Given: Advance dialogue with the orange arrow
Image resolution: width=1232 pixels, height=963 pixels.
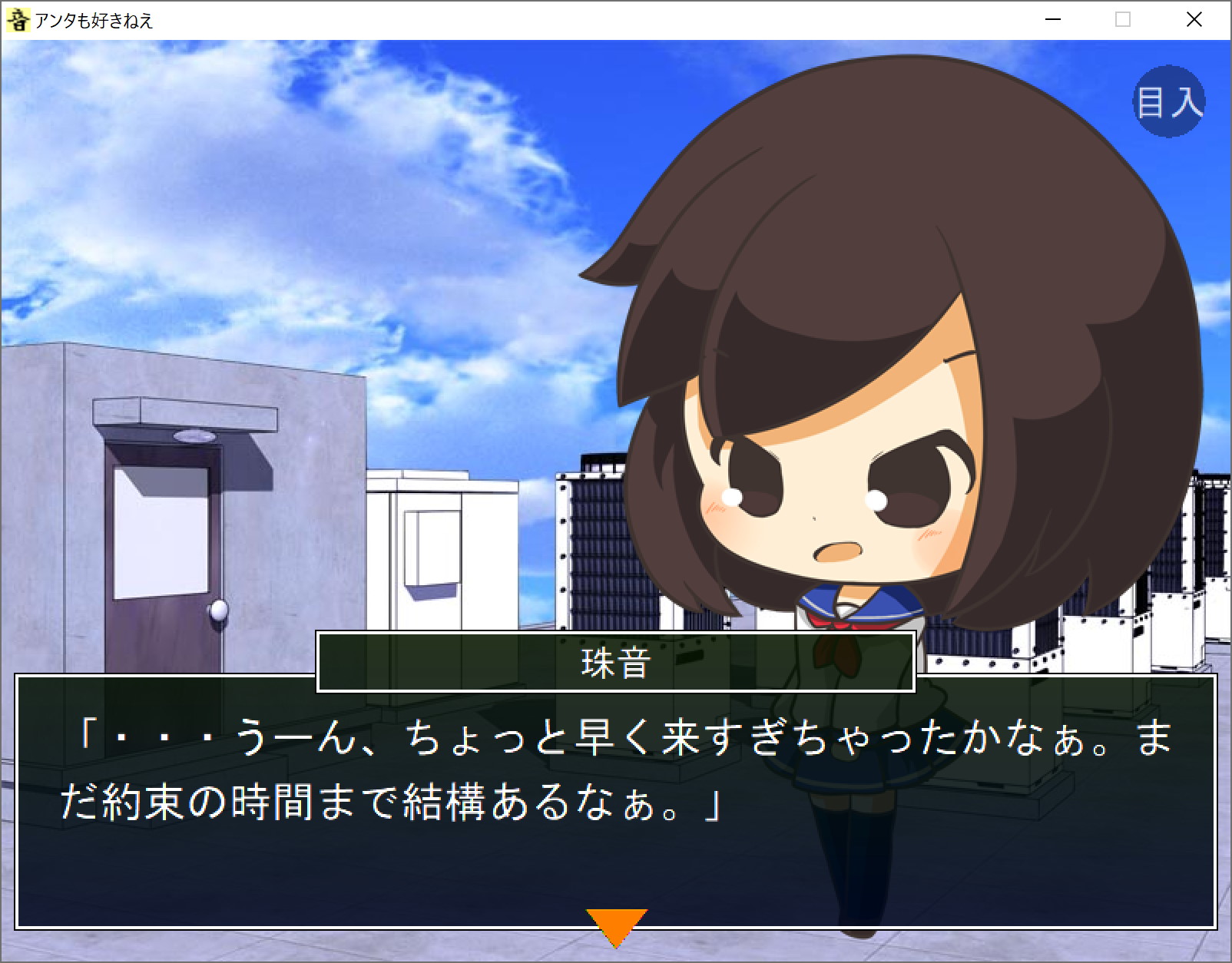Looking at the screenshot, I should tap(616, 925).
